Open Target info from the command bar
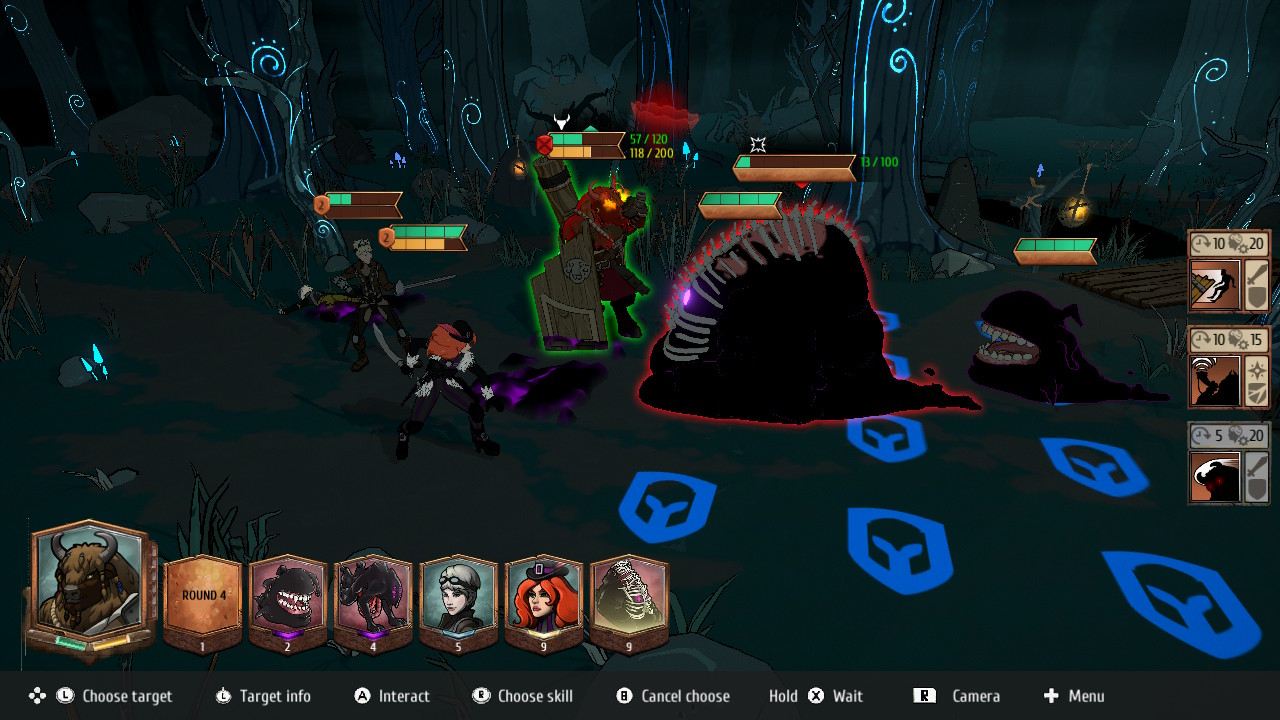1280x720 pixels. click(x=263, y=696)
